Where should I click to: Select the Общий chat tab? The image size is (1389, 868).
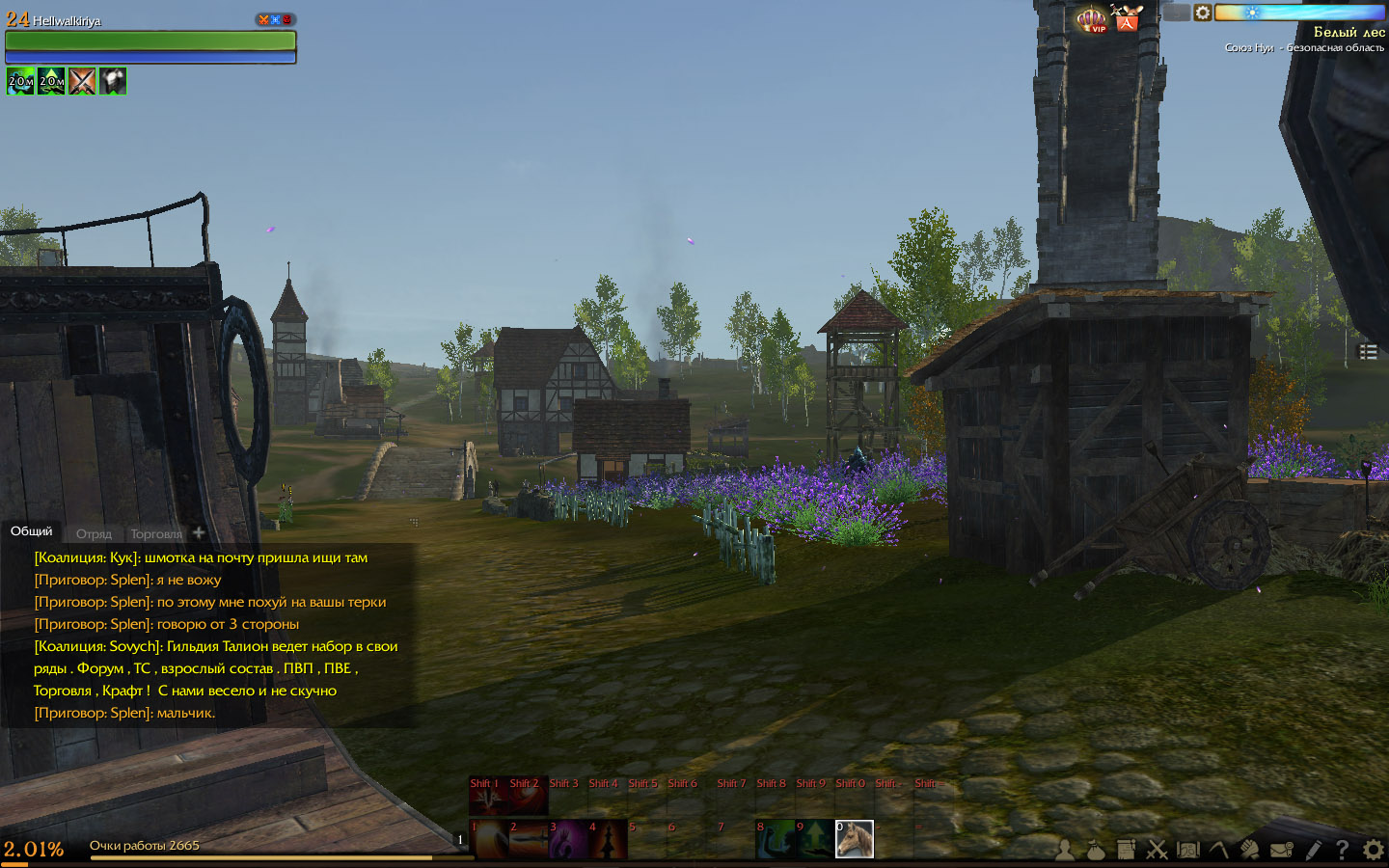point(32,531)
